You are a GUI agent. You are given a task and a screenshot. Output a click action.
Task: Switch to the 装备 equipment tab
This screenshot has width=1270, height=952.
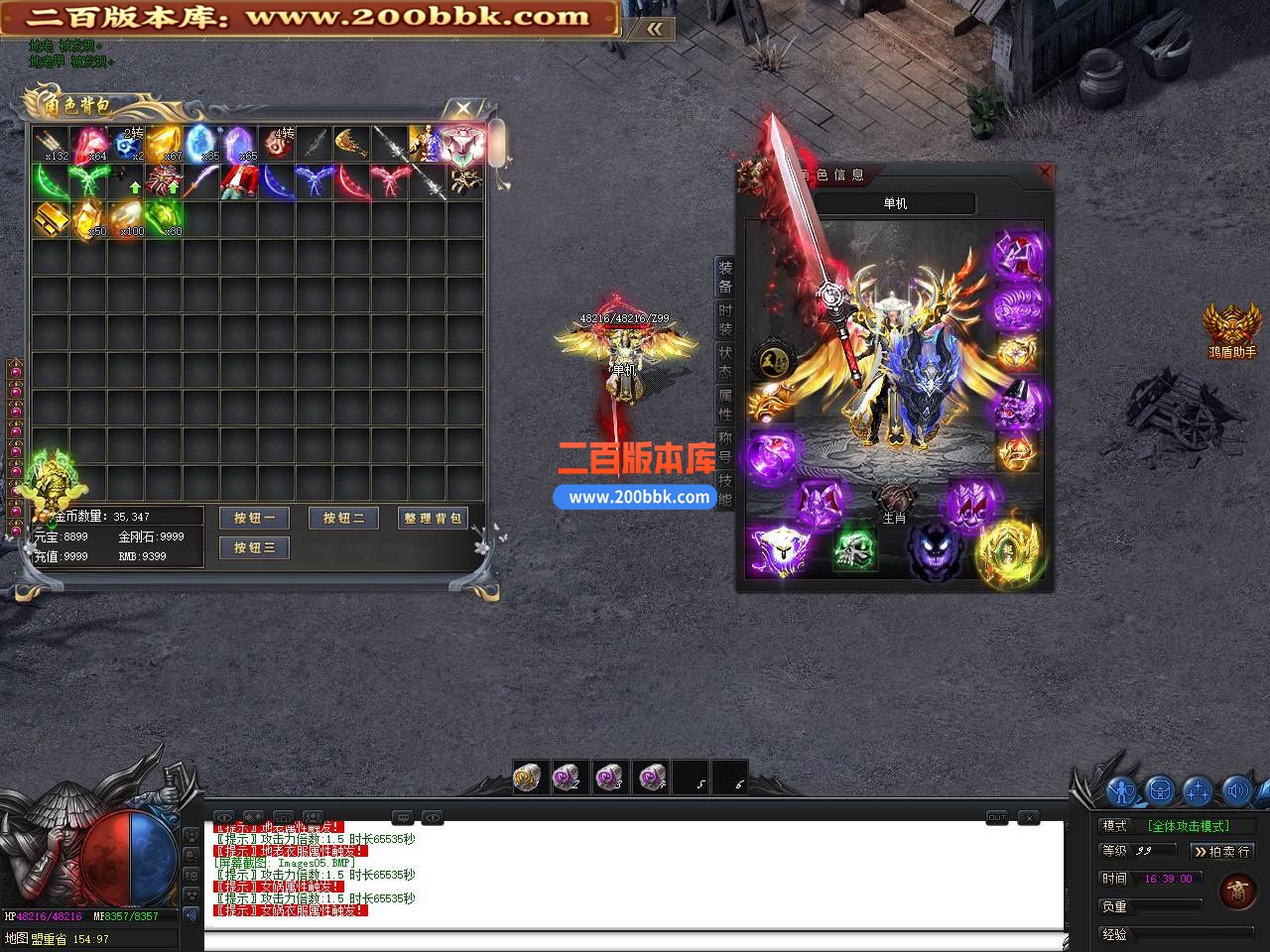pyautogui.click(x=725, y=277)
